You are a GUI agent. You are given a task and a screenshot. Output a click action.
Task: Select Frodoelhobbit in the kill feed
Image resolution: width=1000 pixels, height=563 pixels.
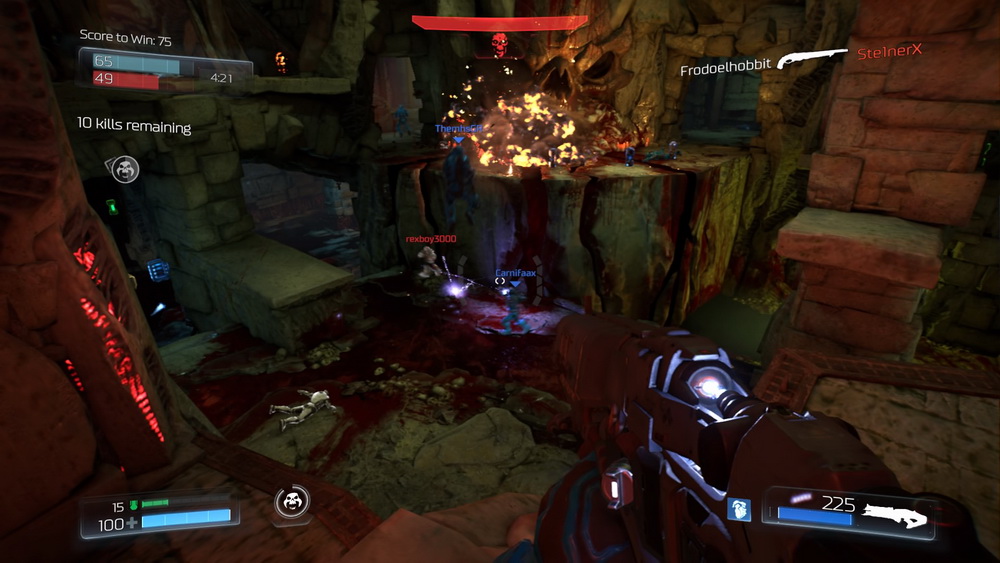tap(723, 70)
